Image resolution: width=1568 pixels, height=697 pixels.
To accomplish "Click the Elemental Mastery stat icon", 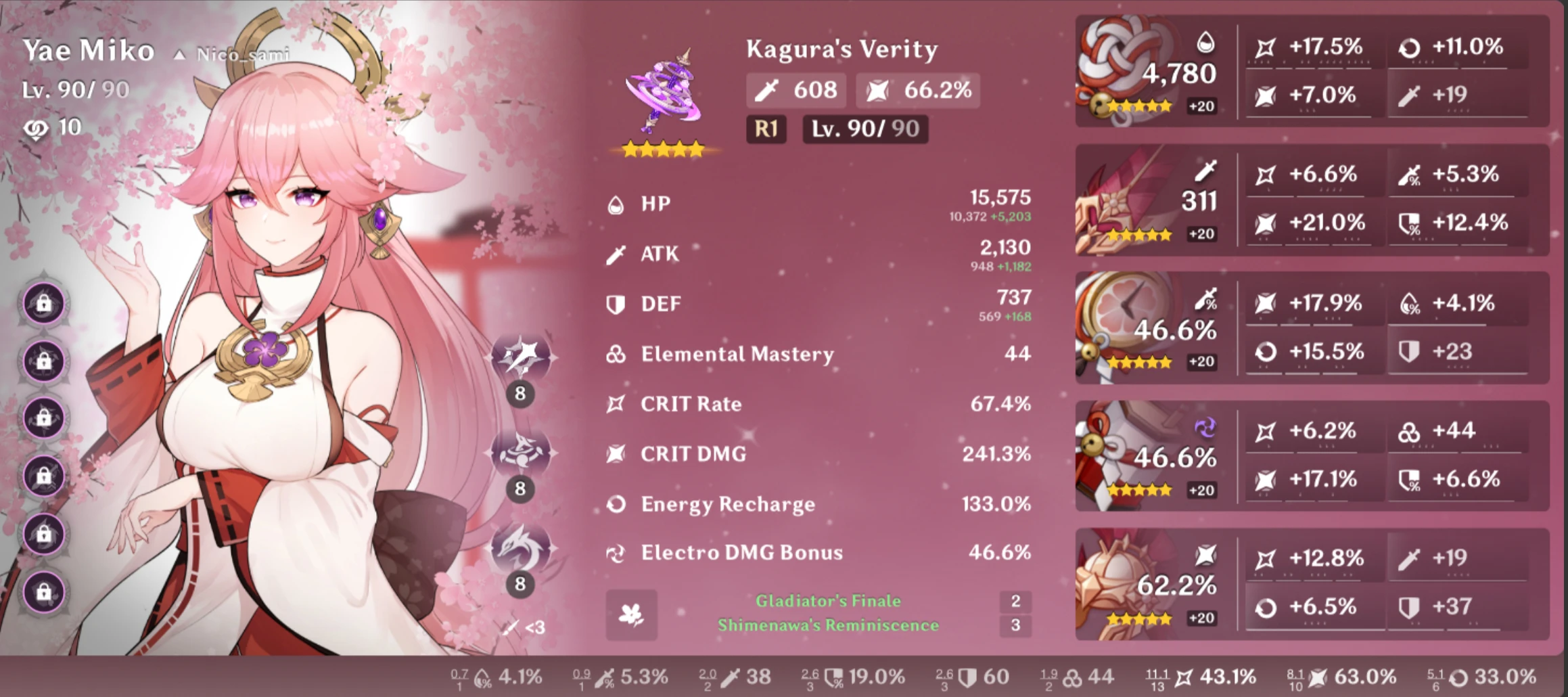I will pos(617,353).
